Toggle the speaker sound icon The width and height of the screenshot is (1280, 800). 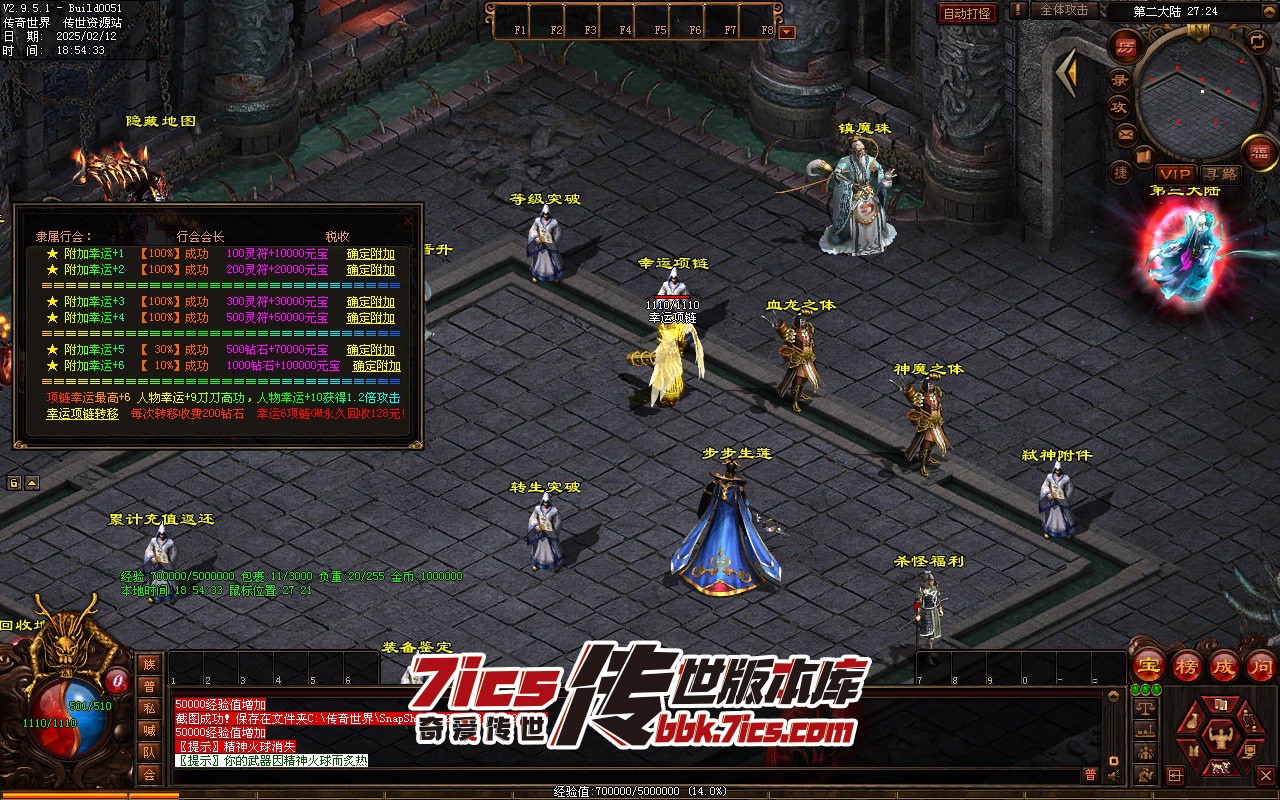pos(1113,775)
